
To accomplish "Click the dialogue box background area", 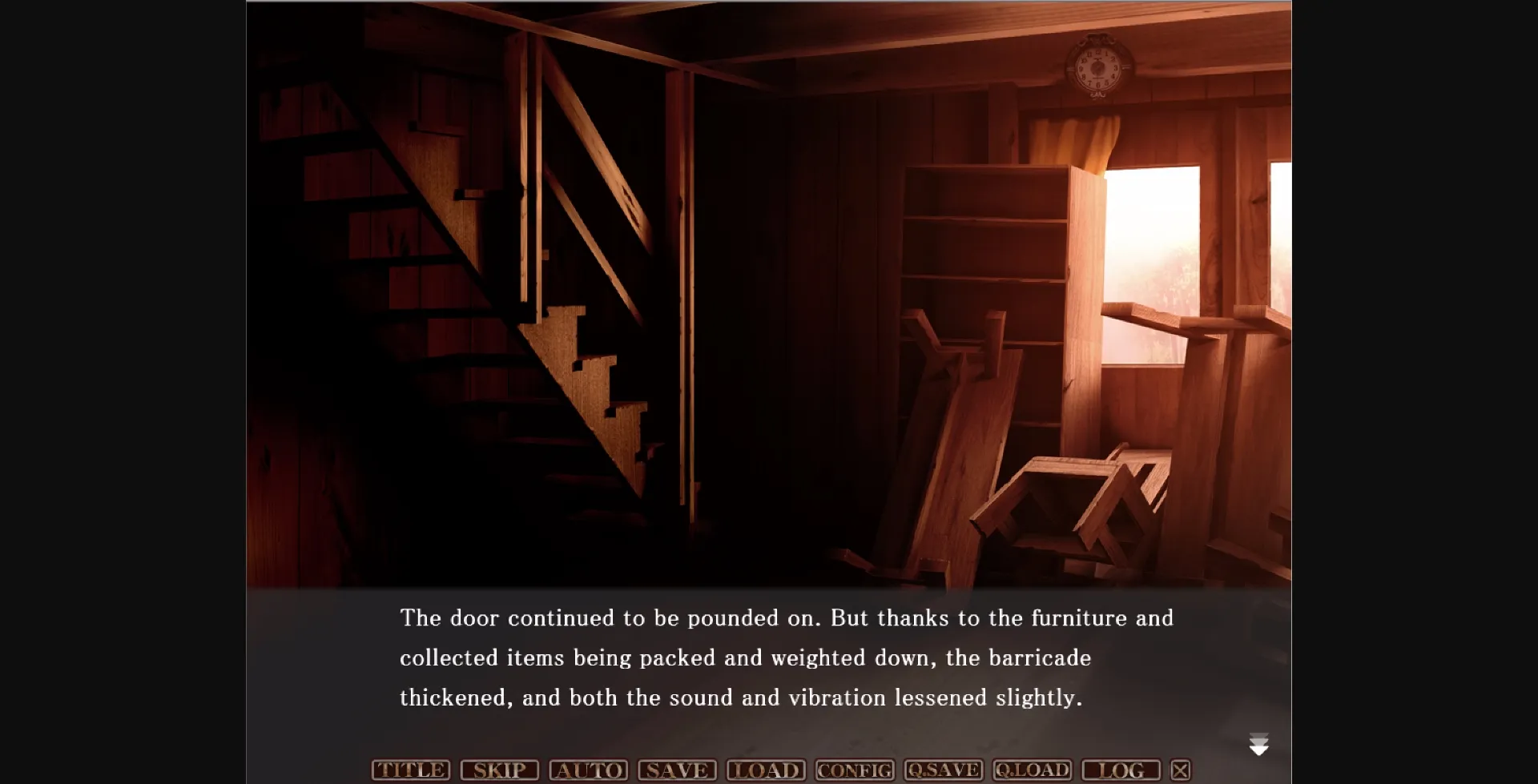I will tap(561, 721).
